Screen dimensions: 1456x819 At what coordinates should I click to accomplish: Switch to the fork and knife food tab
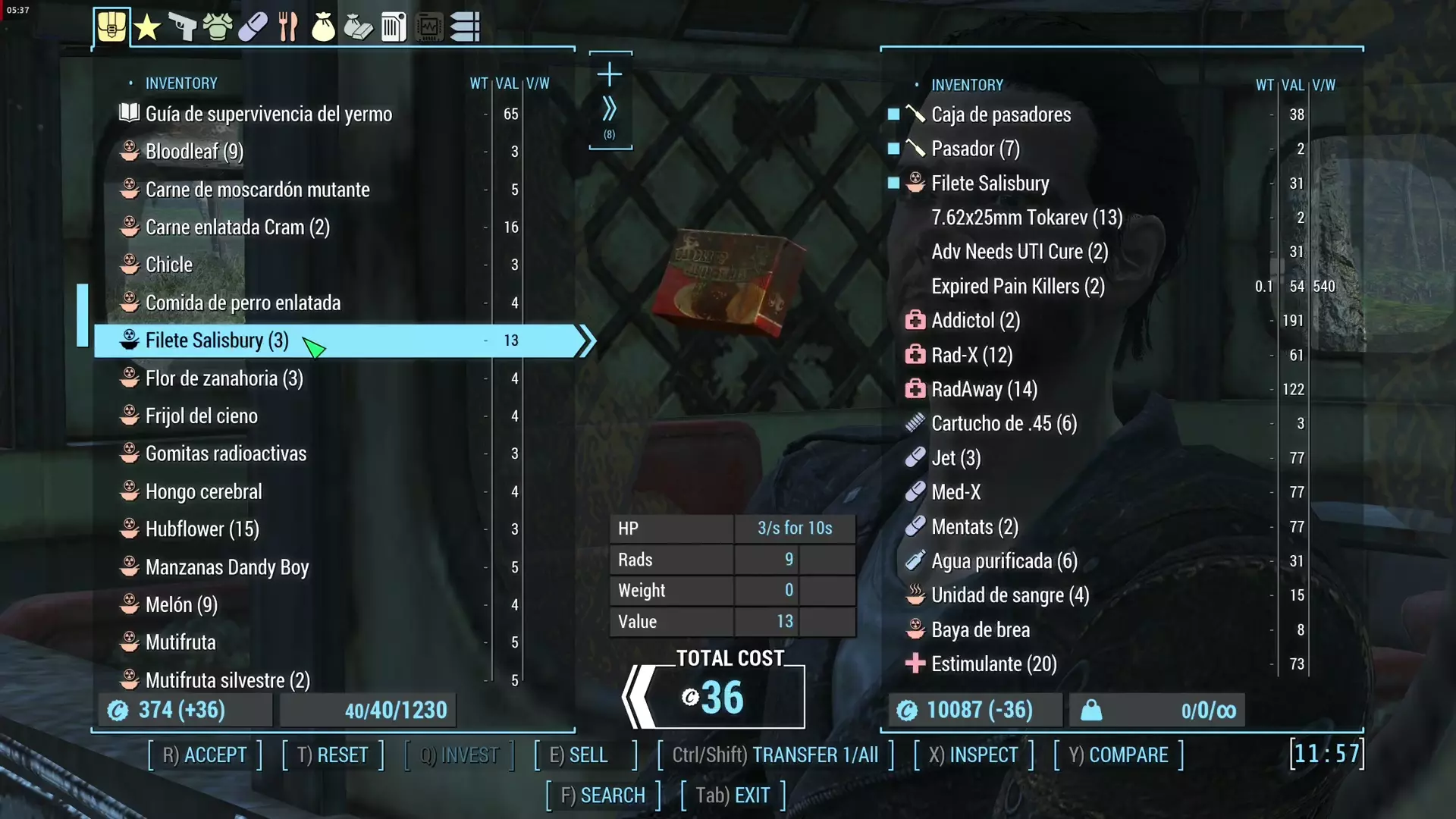288,27
